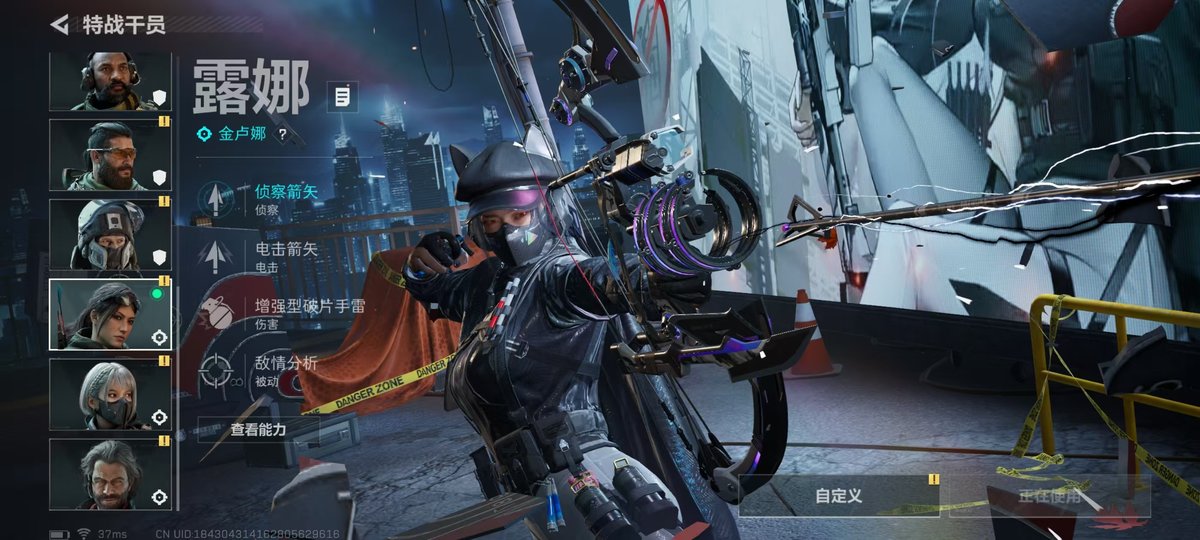Go back using the arrow beside 特战干员
The width and height of the screenshot is (1200, 540).
[60, 25]
